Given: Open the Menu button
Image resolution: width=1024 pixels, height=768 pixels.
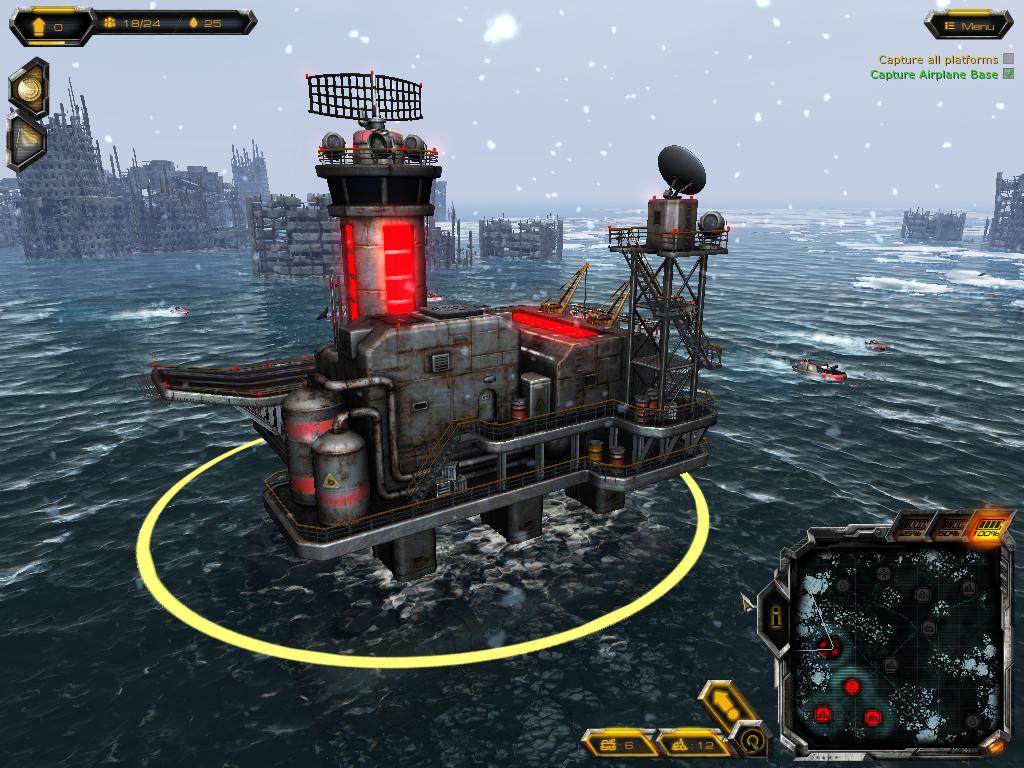Looking at the screenshot, I should click(968, 26).
